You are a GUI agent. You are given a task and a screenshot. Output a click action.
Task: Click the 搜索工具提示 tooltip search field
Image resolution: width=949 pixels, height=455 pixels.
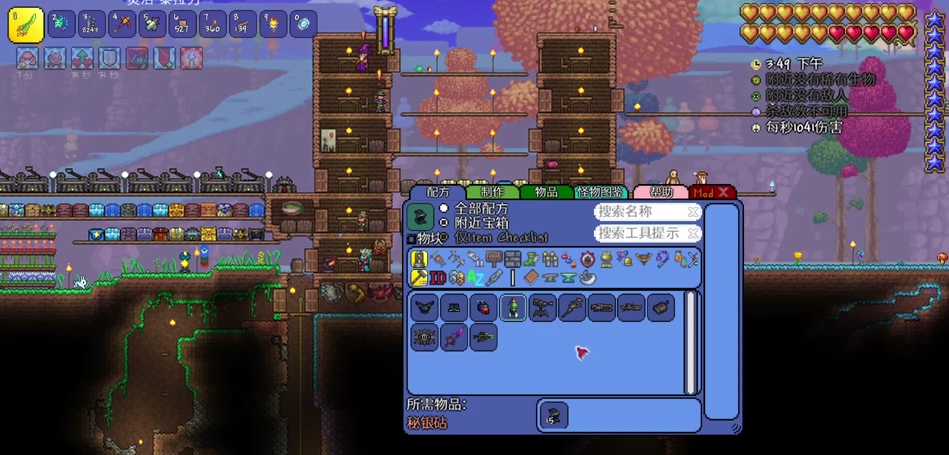647,233
